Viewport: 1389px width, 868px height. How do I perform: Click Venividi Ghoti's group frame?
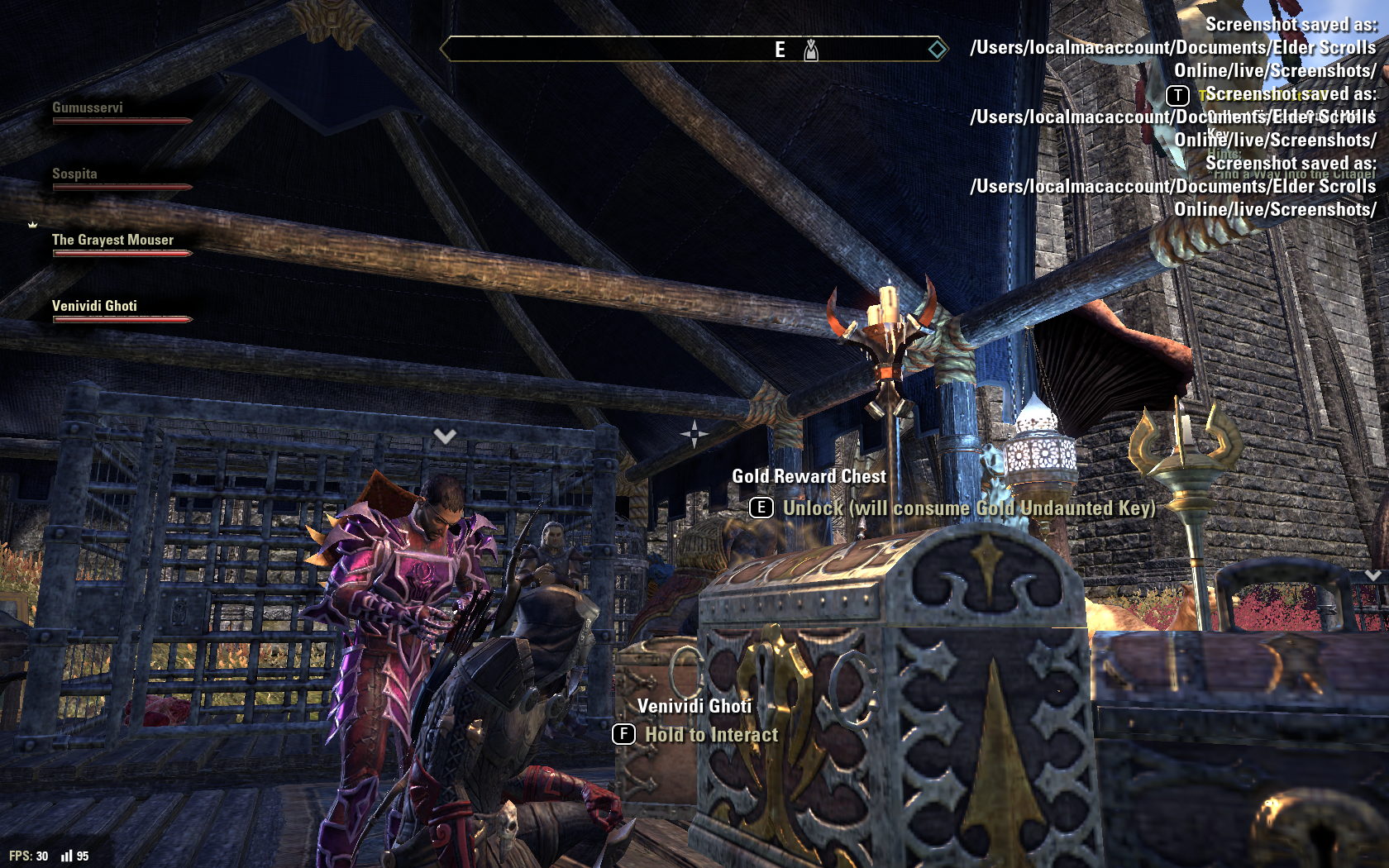(94, 307)
